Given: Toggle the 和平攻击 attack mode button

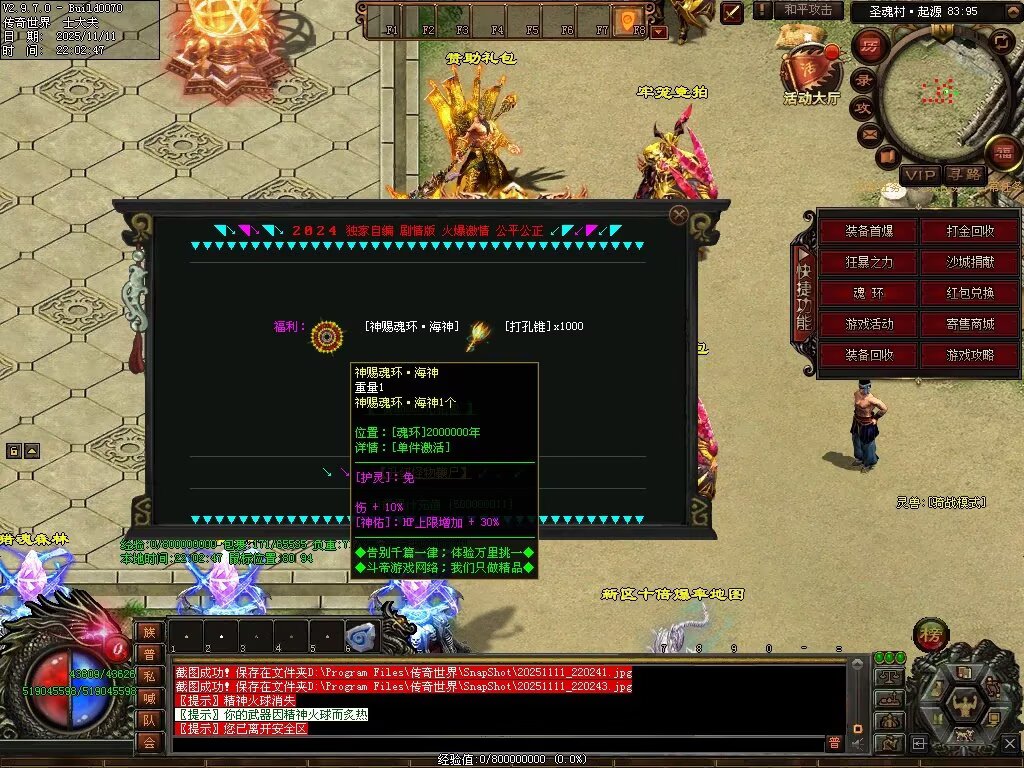Looking at the screenshot, I should [807, 10].
